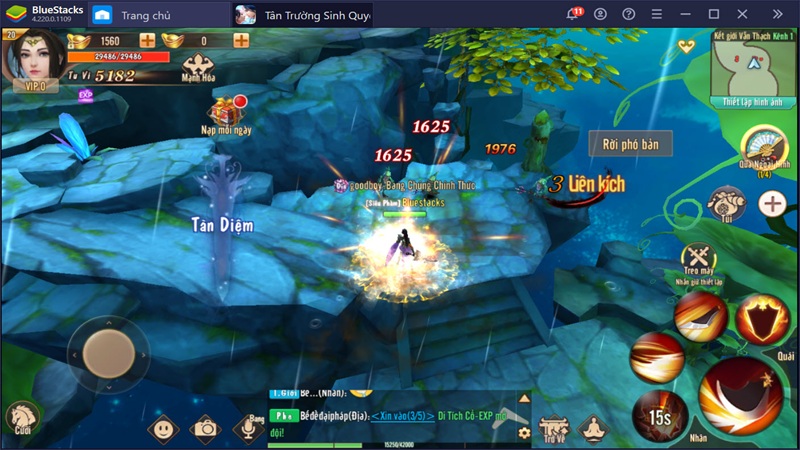This screenshot has height=450, width=800.
Task: Open the minimap
Action: click(751, 64)
